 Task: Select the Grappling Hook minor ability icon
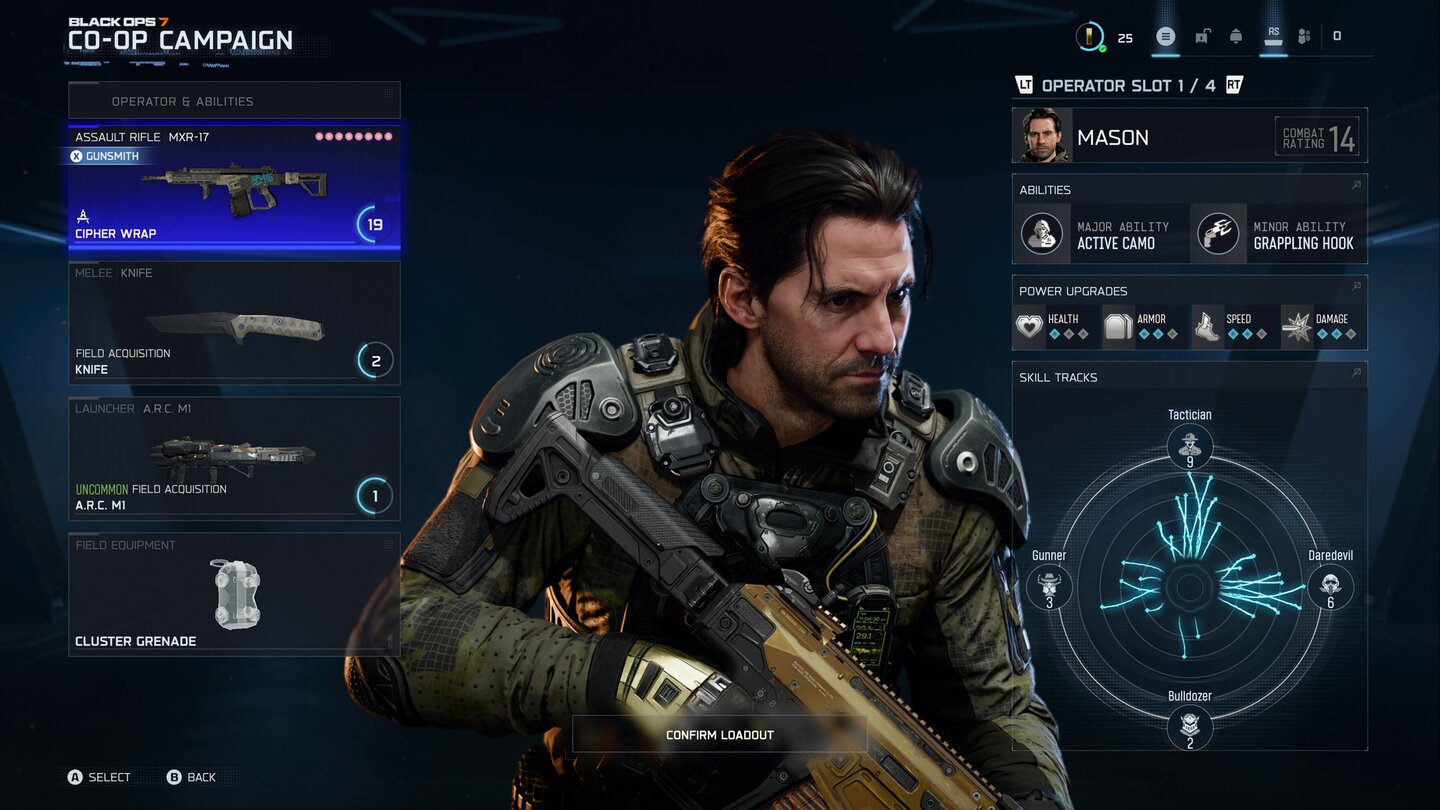(x=1218, y=233)
